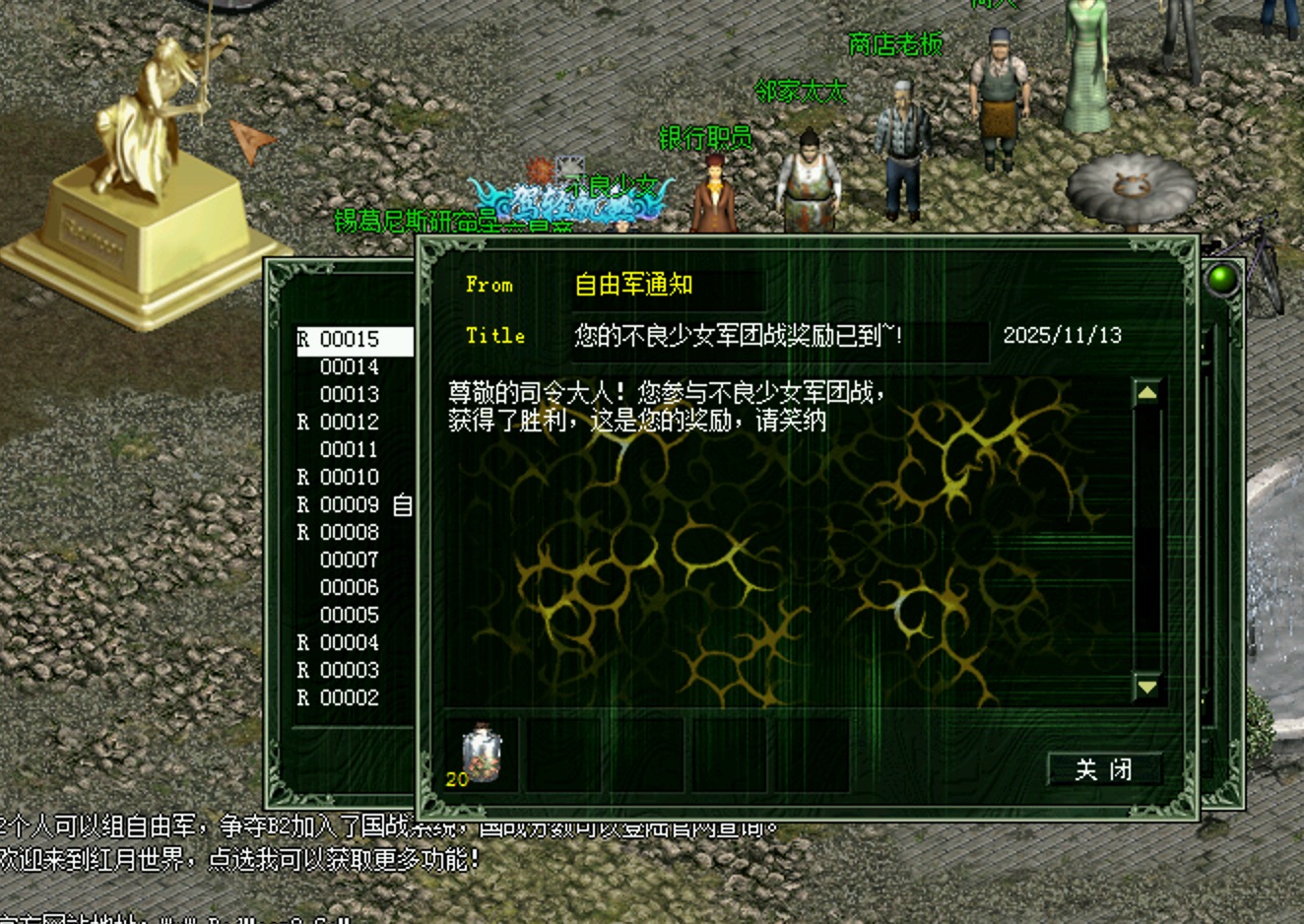Viewport: 1304px width, 924px height.
Task: Open mail entry 00013
Action: click(350, 395)
